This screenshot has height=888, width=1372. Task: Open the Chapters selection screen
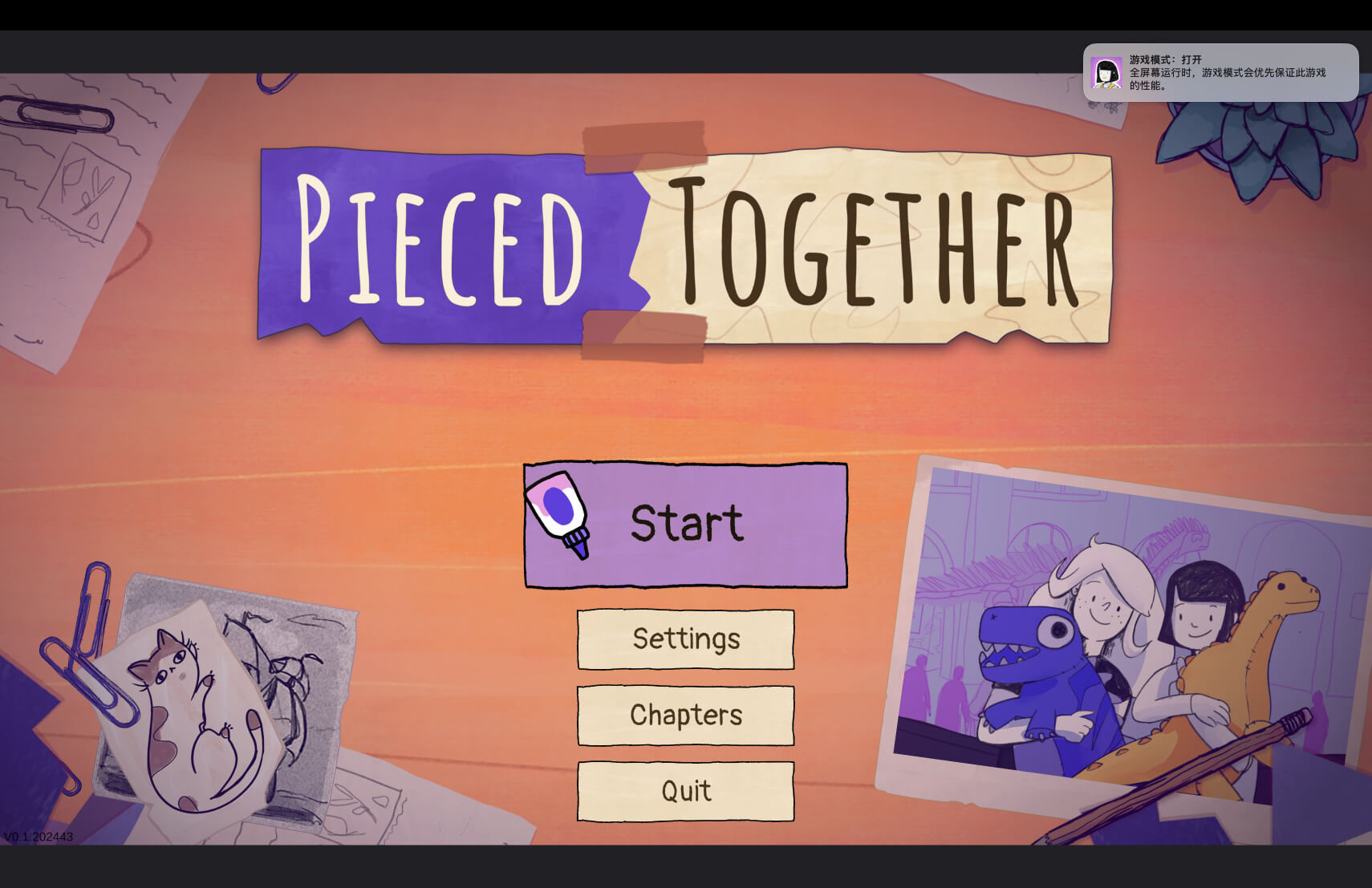coord(685,715)
